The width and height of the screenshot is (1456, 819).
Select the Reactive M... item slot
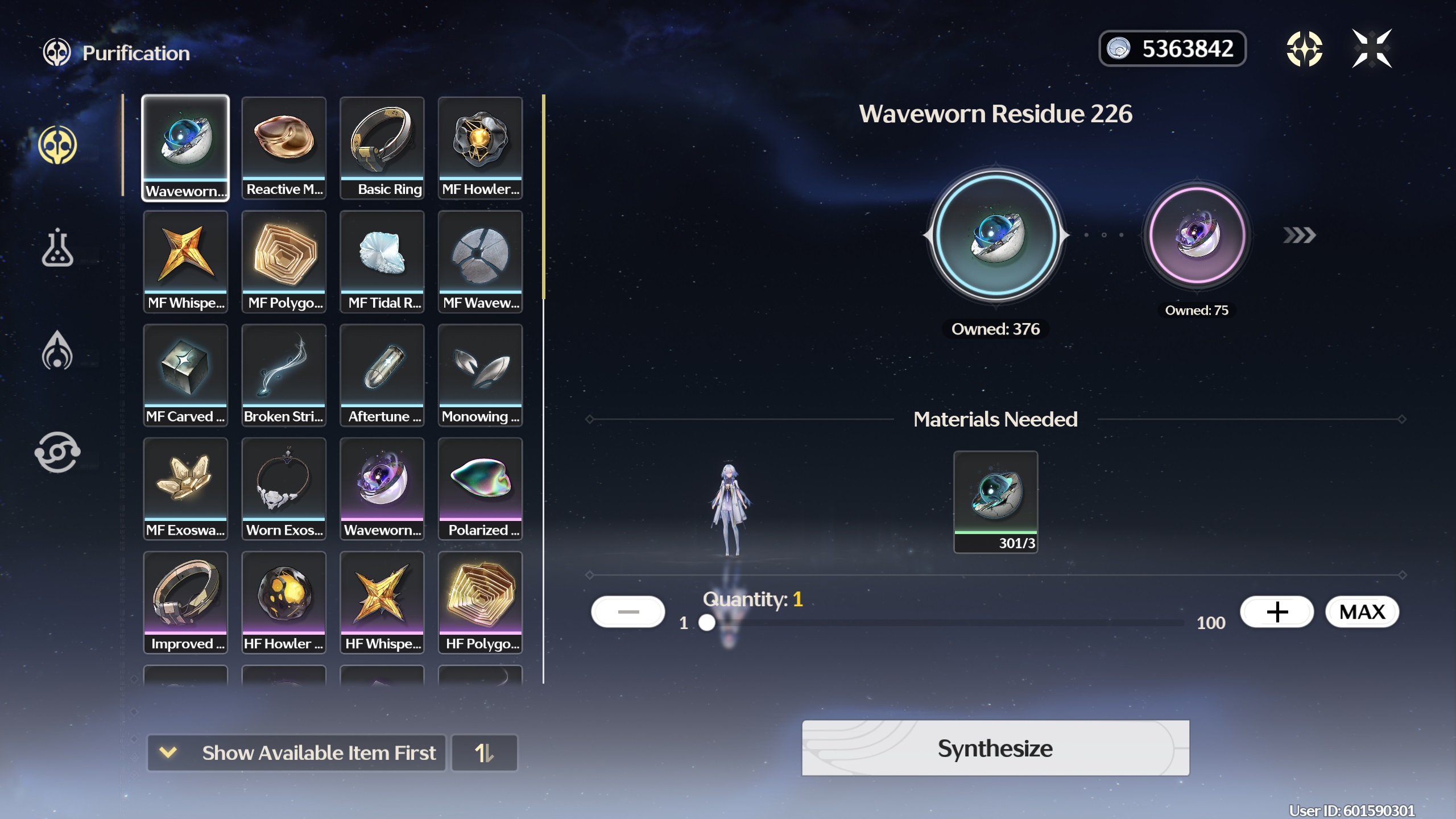pos(284,148)
